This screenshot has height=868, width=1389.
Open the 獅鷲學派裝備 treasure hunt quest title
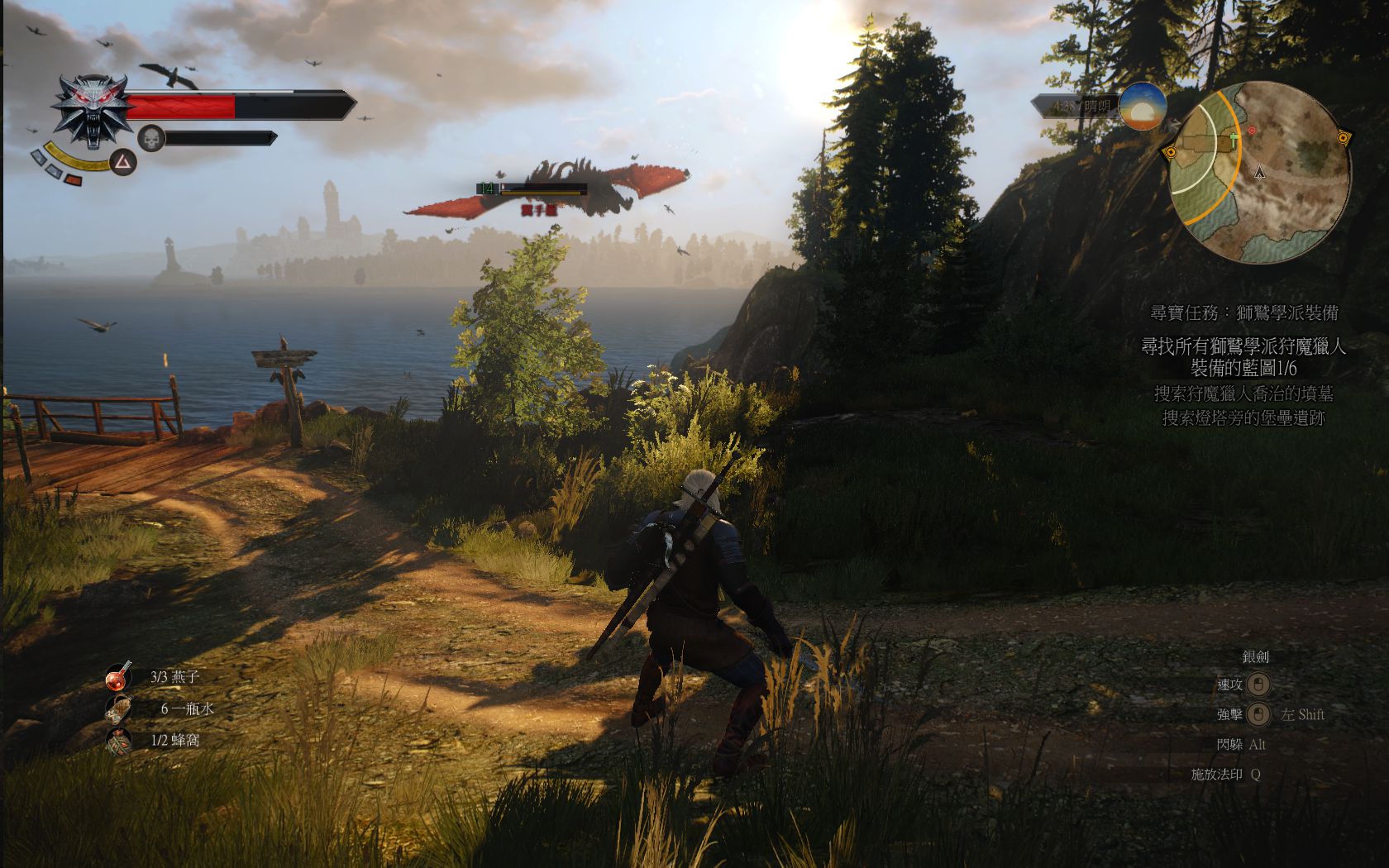tap(1244, 313)
